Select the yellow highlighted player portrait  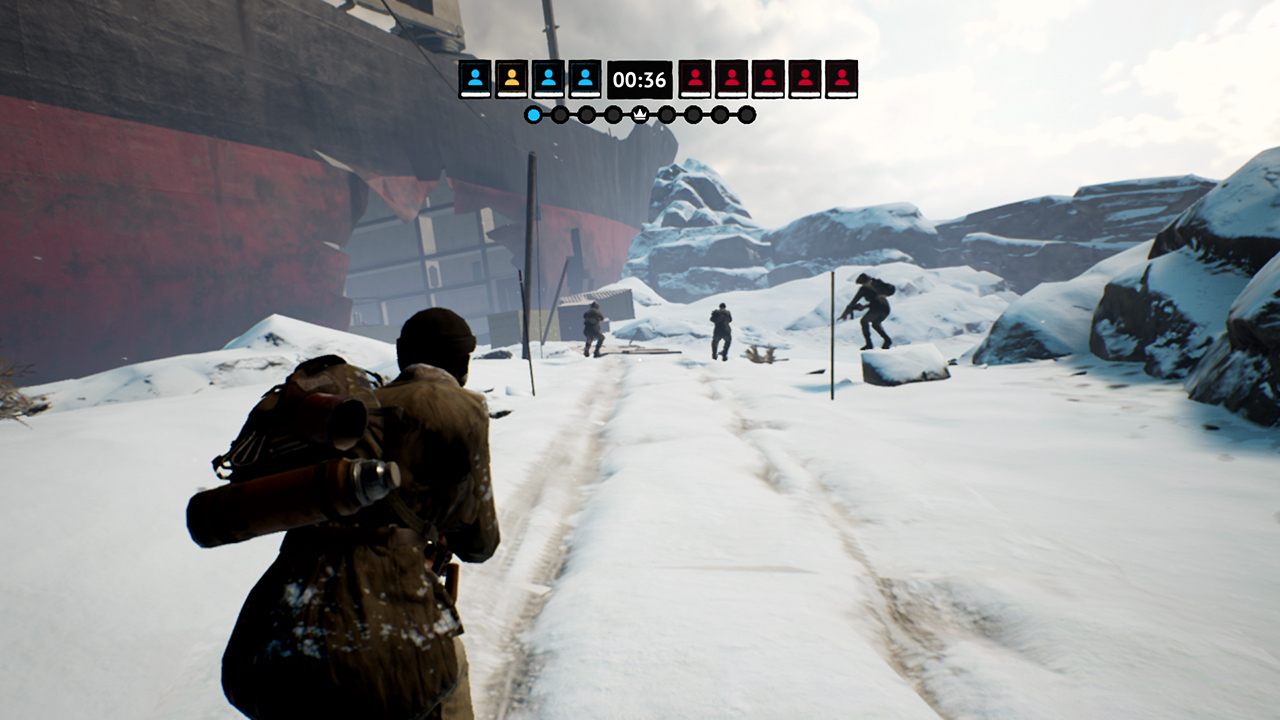click(512, 78)
